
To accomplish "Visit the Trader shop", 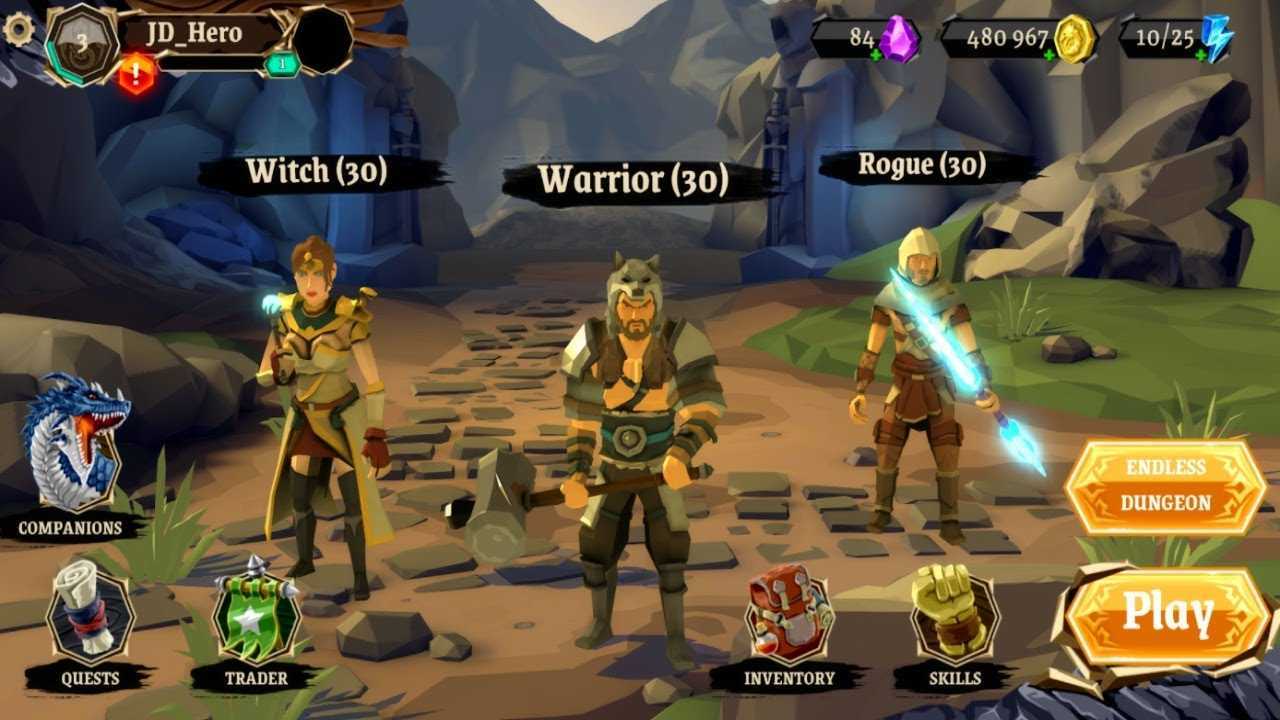I will point(256,614).
